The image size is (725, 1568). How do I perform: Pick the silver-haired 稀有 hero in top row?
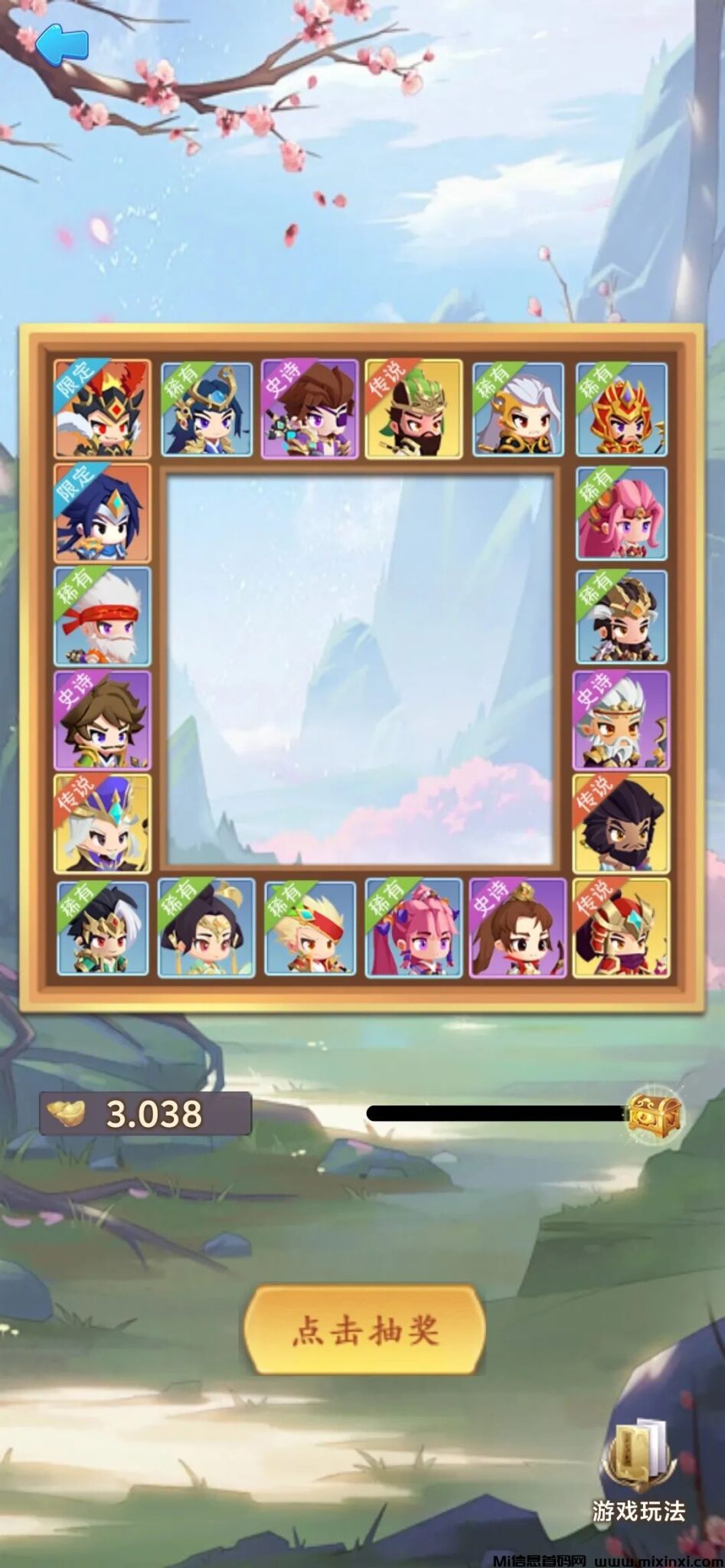pos(518,410)
